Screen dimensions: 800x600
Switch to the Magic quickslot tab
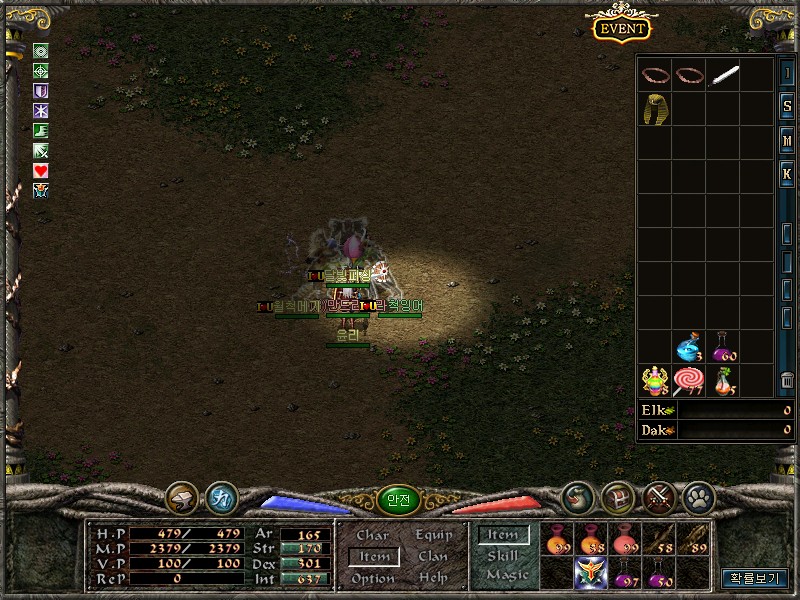(x=507, y=575)
